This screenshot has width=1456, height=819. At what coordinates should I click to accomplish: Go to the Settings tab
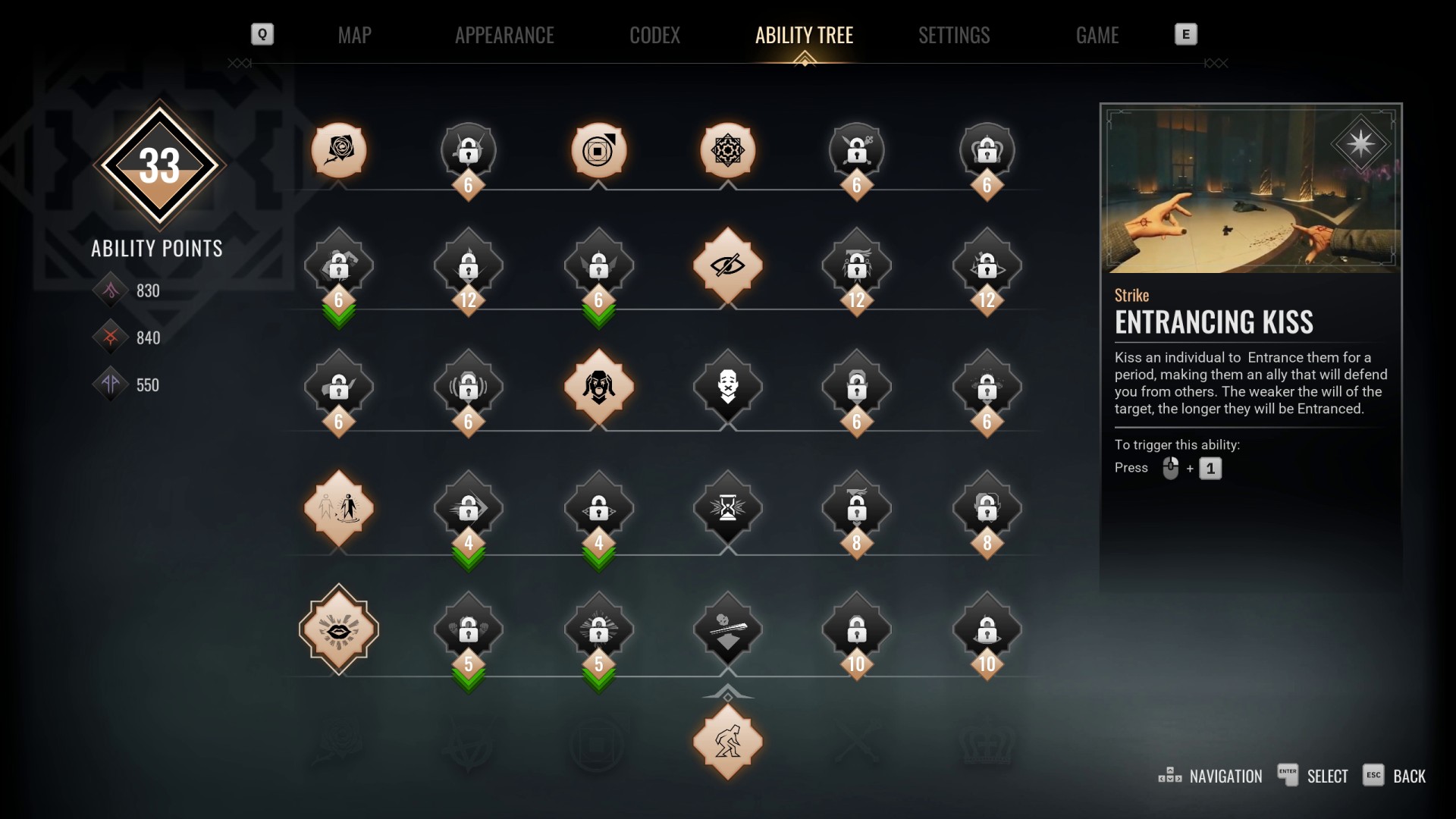(x=954, y=35)
